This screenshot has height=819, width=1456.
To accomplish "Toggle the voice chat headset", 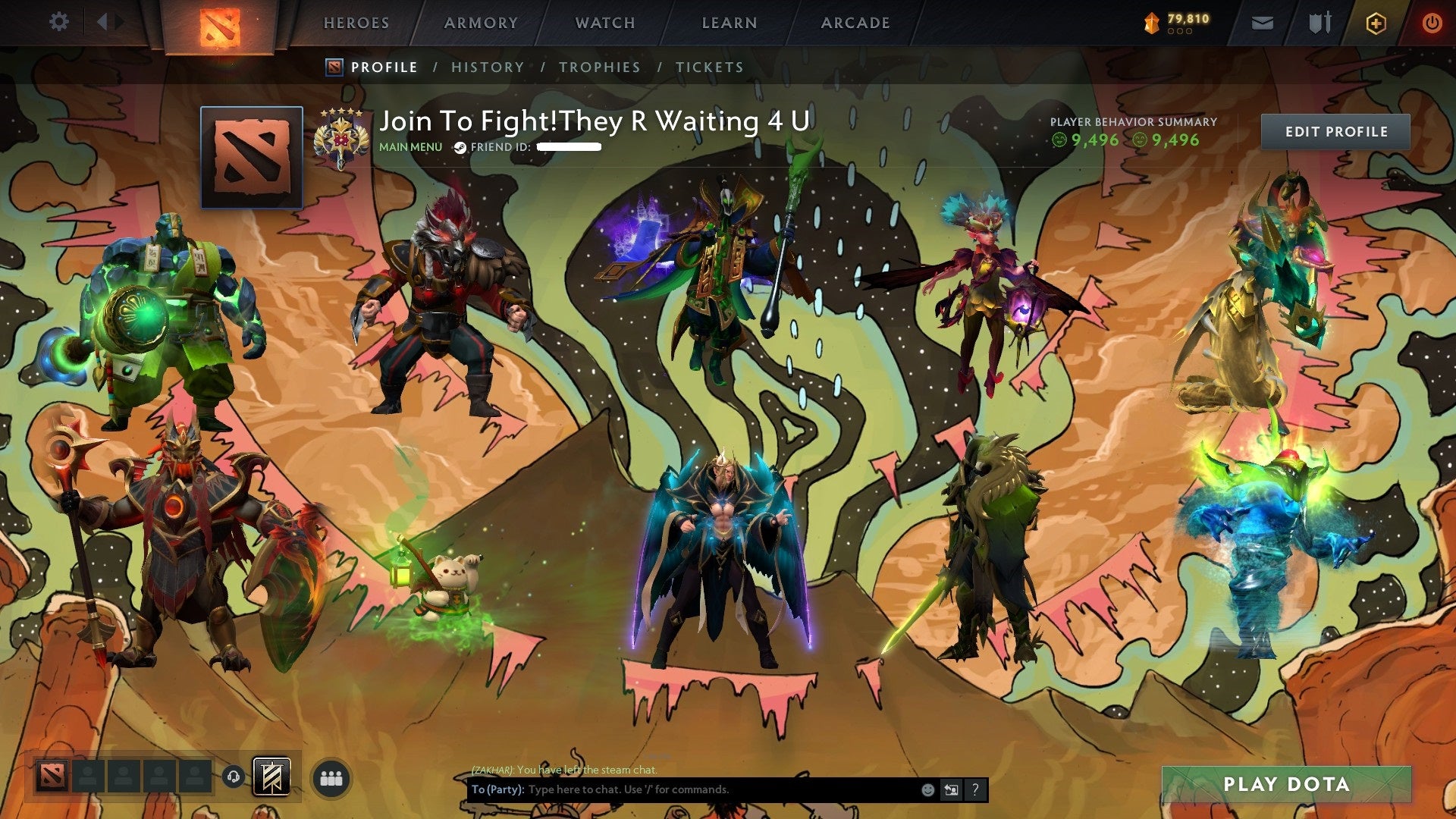I will [234, 777].
